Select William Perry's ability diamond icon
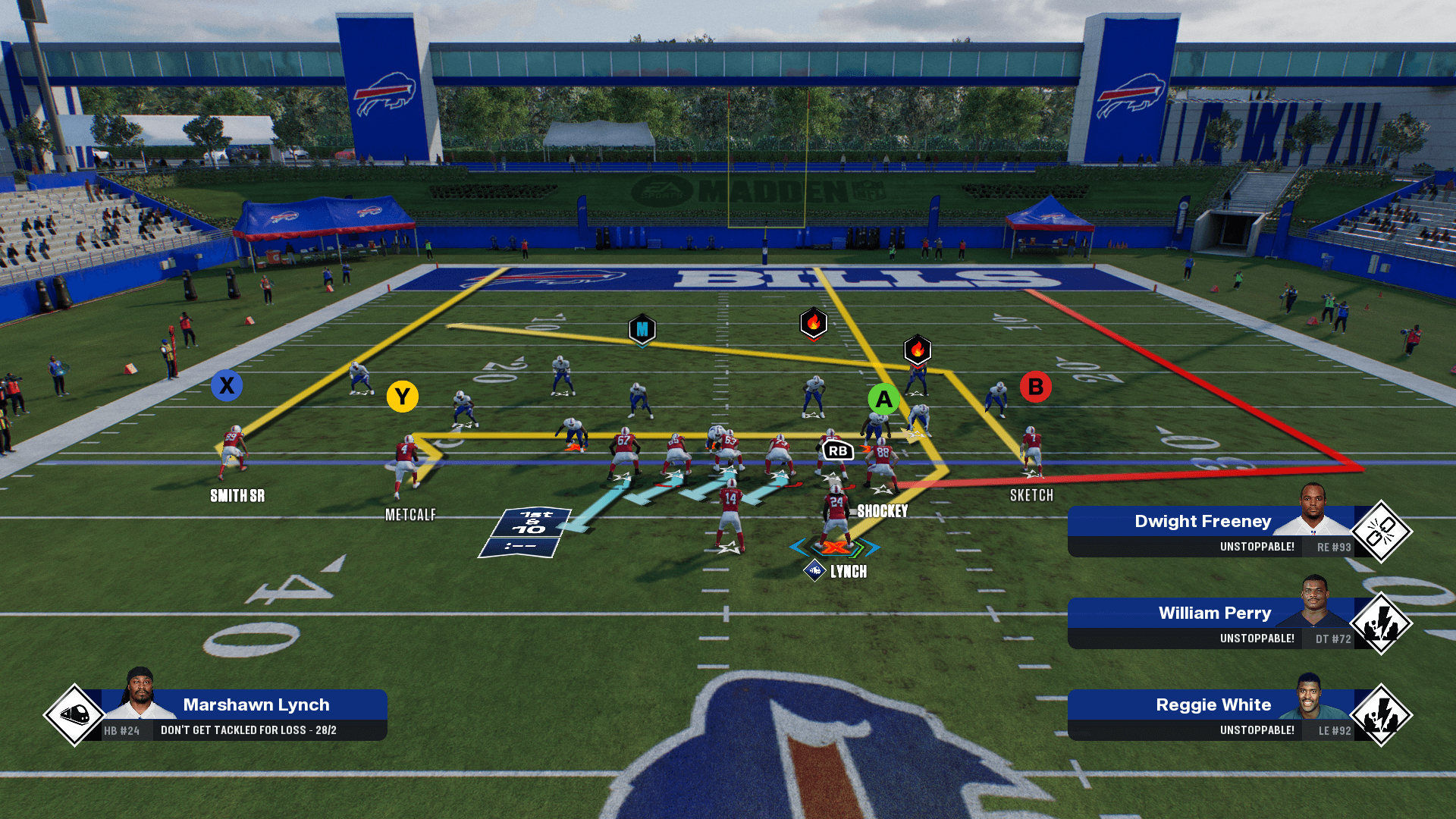The height and width of the screenshot is (819, 1456). tap(1381, 623)
